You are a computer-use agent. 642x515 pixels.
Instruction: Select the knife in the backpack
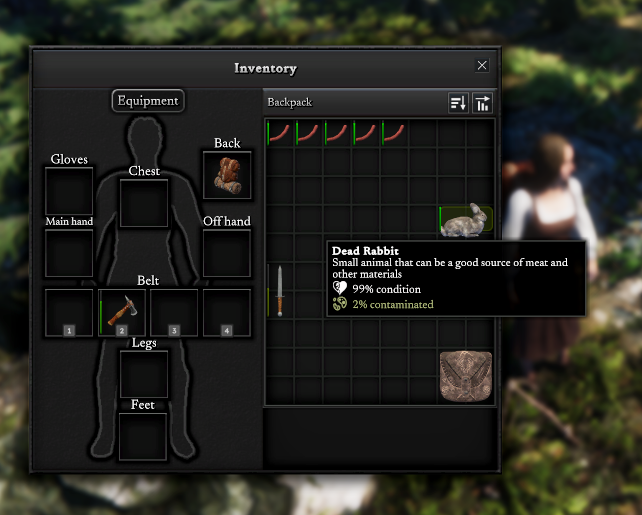click(x=281, y=291)
